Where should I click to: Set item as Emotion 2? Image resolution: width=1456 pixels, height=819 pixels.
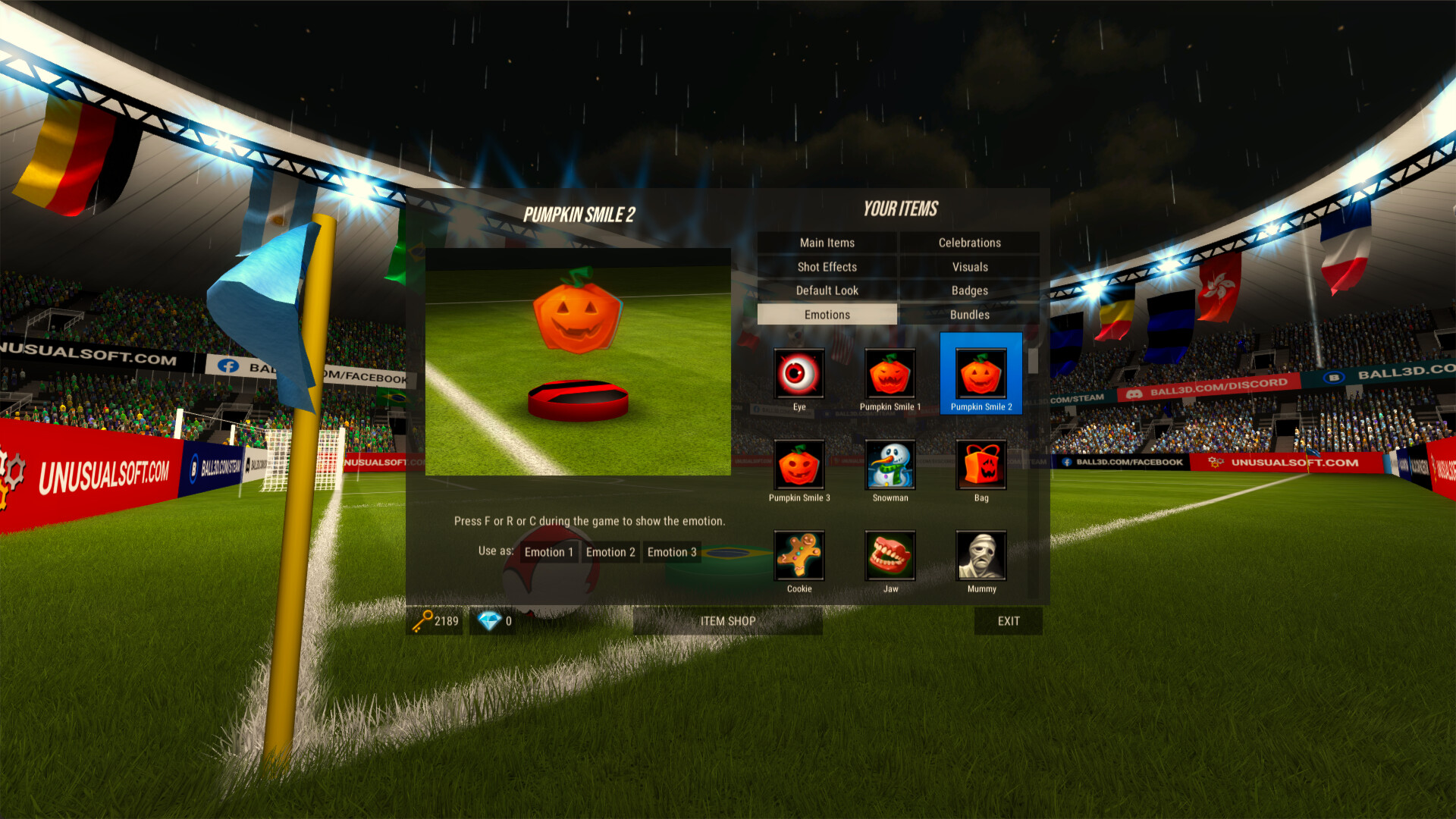coord(610,552)
